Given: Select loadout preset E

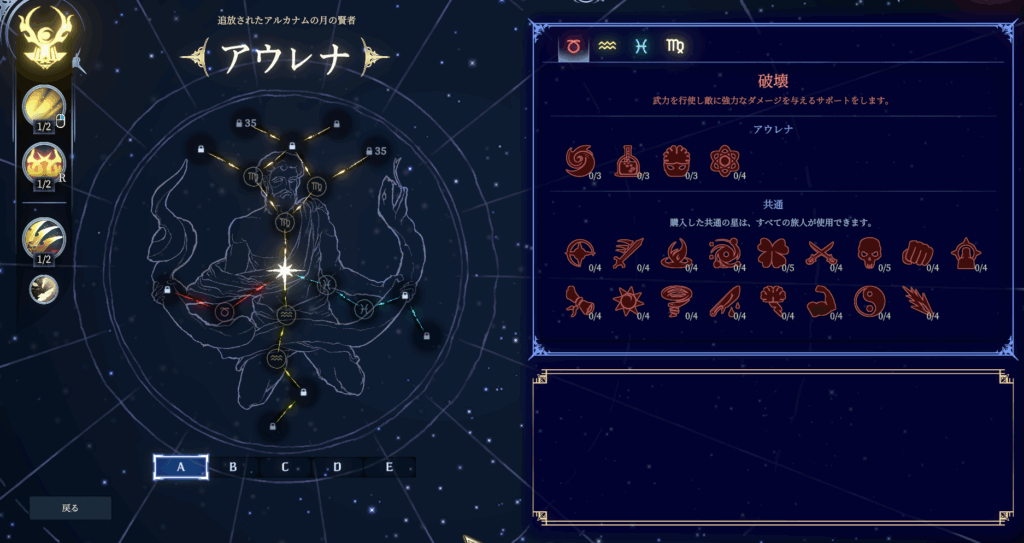Looking at the screenshot, I should tap(389, 467).
